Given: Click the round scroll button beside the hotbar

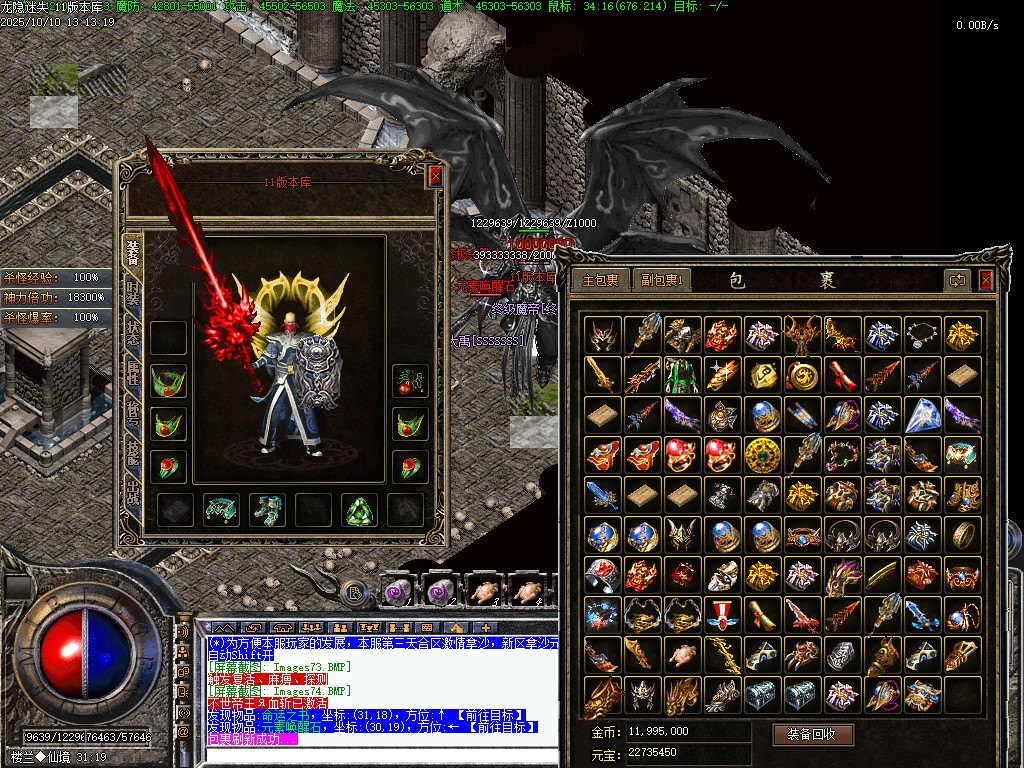Looking at the screenshot, I should point(351,590).
